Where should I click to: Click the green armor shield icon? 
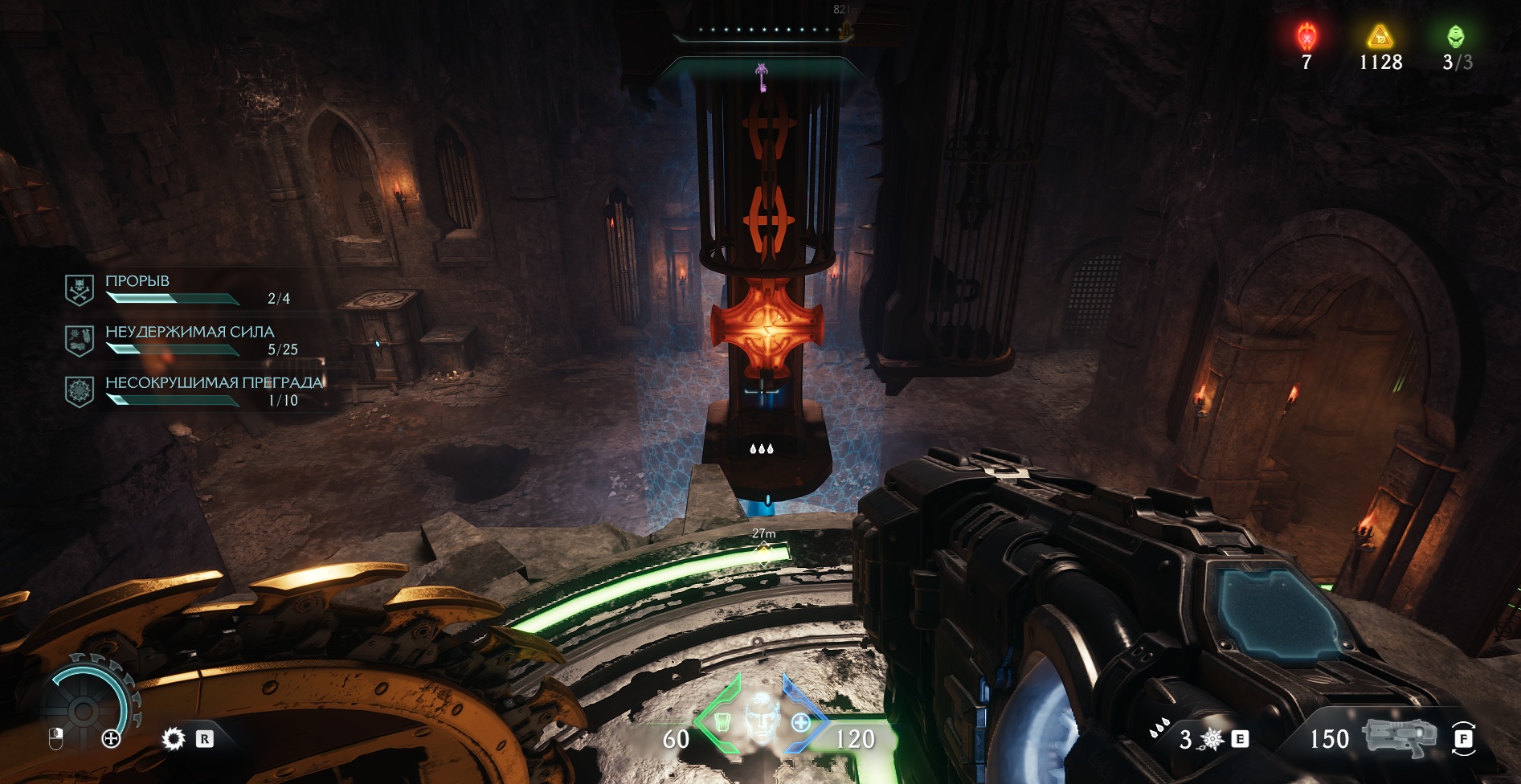[x=721, y=721]
